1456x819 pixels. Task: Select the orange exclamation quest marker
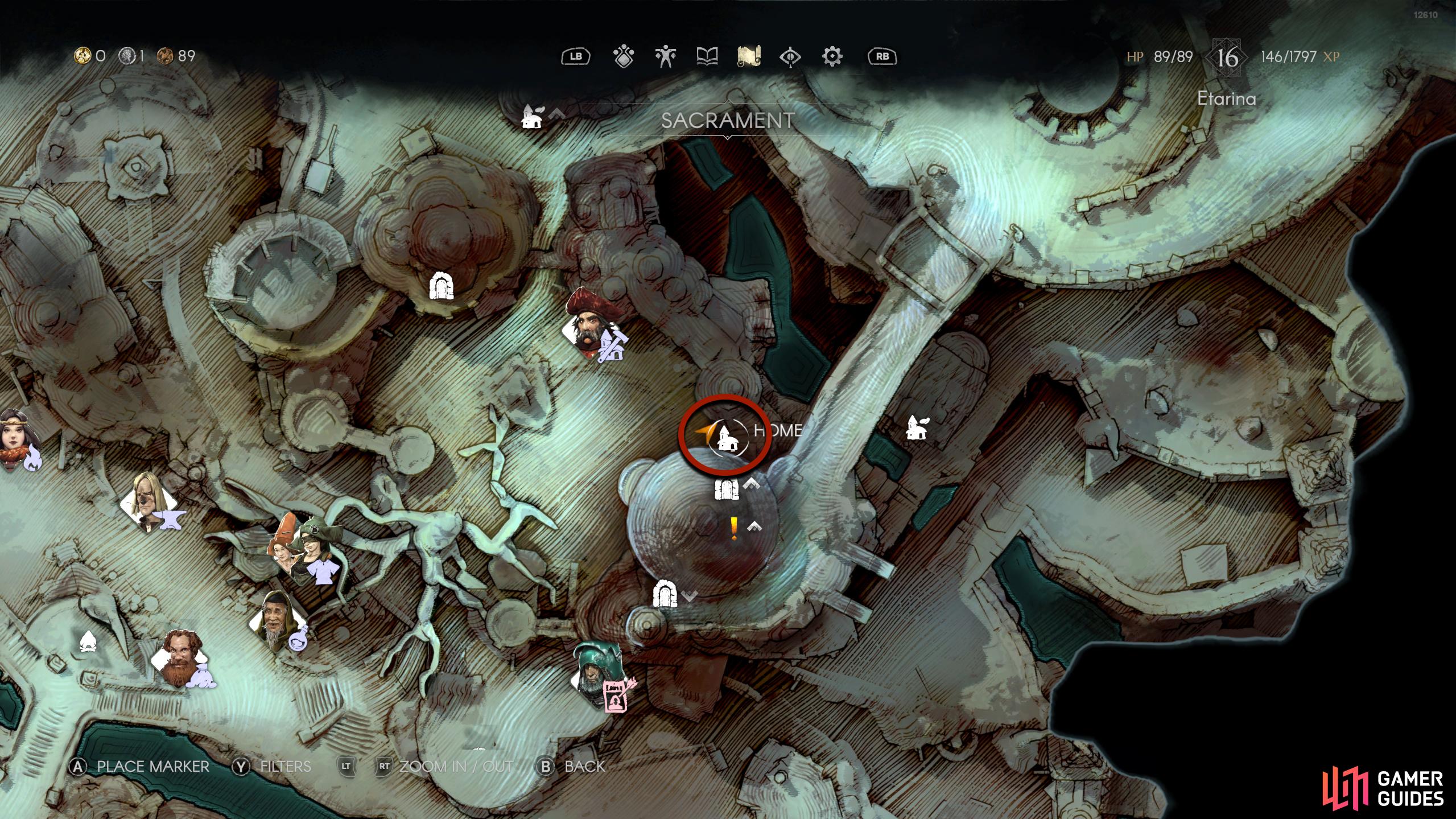734,529
